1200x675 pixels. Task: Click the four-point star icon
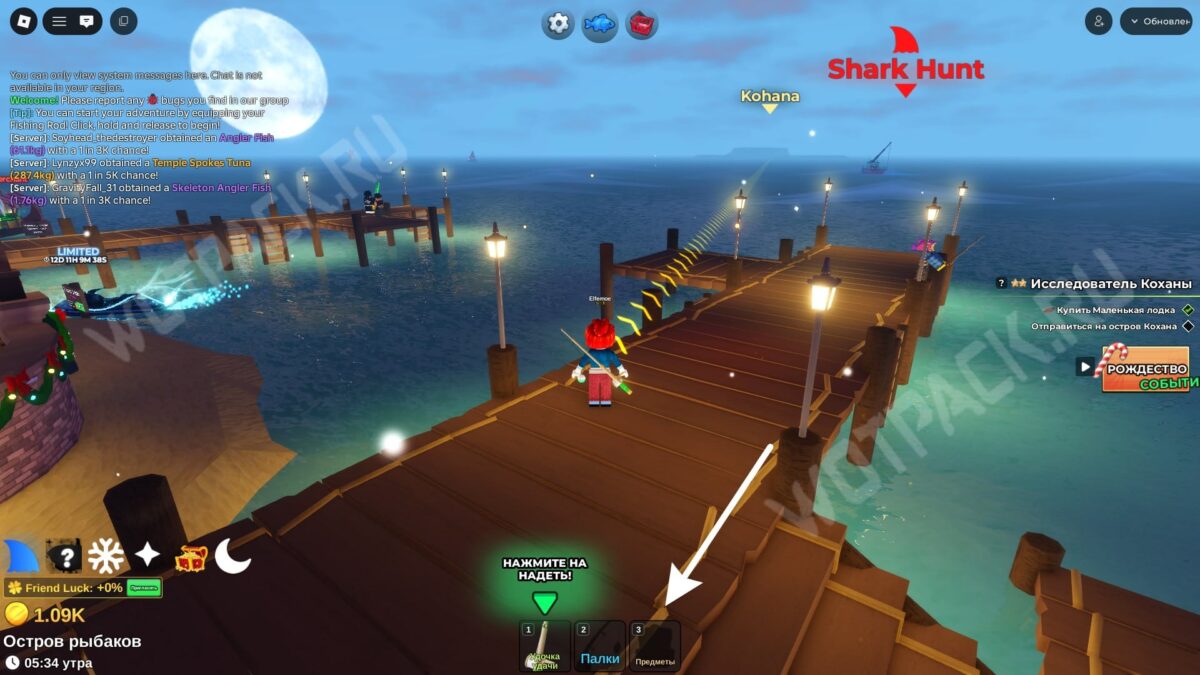tap(148, 556)
